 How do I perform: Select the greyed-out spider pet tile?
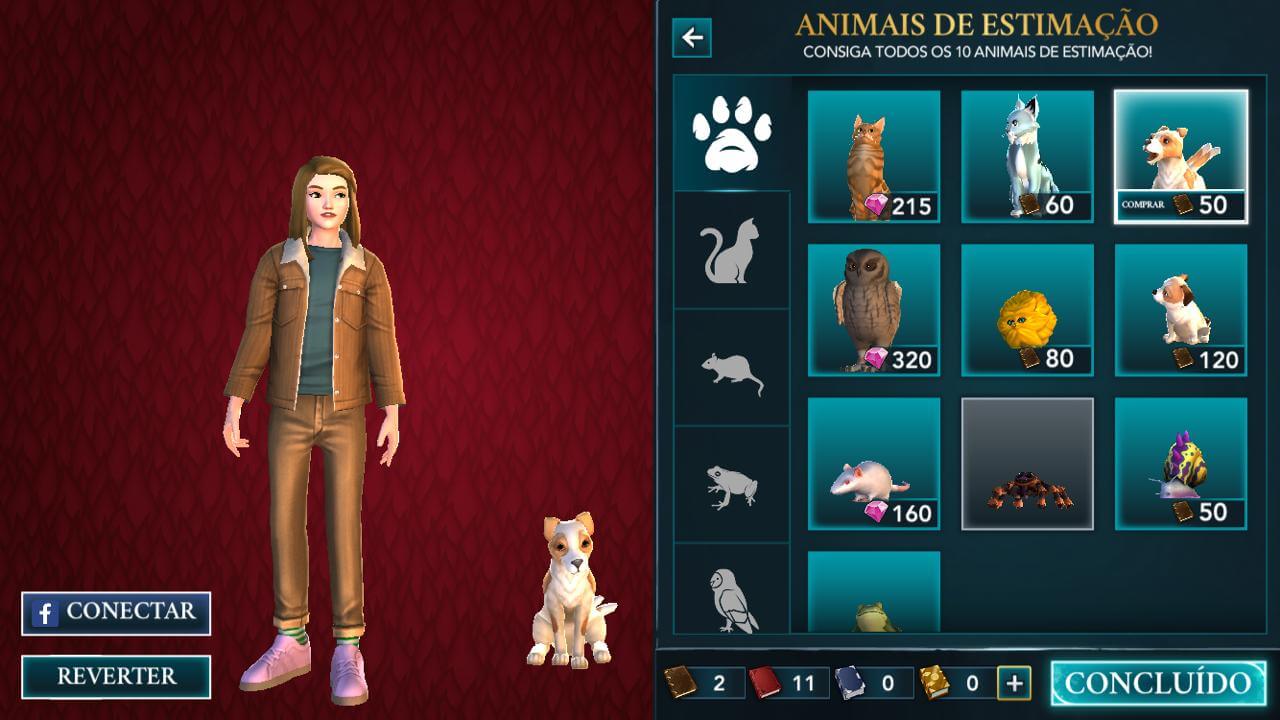click(1027, 463)
